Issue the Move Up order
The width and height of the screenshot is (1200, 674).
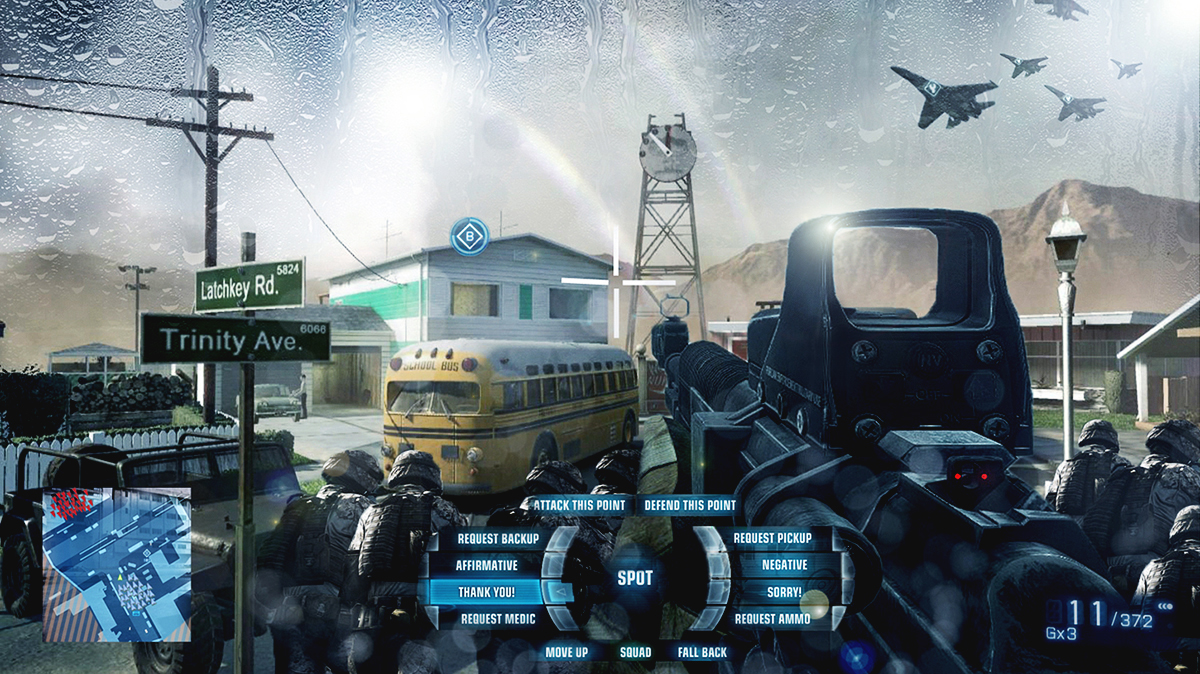tap(566, 652)
